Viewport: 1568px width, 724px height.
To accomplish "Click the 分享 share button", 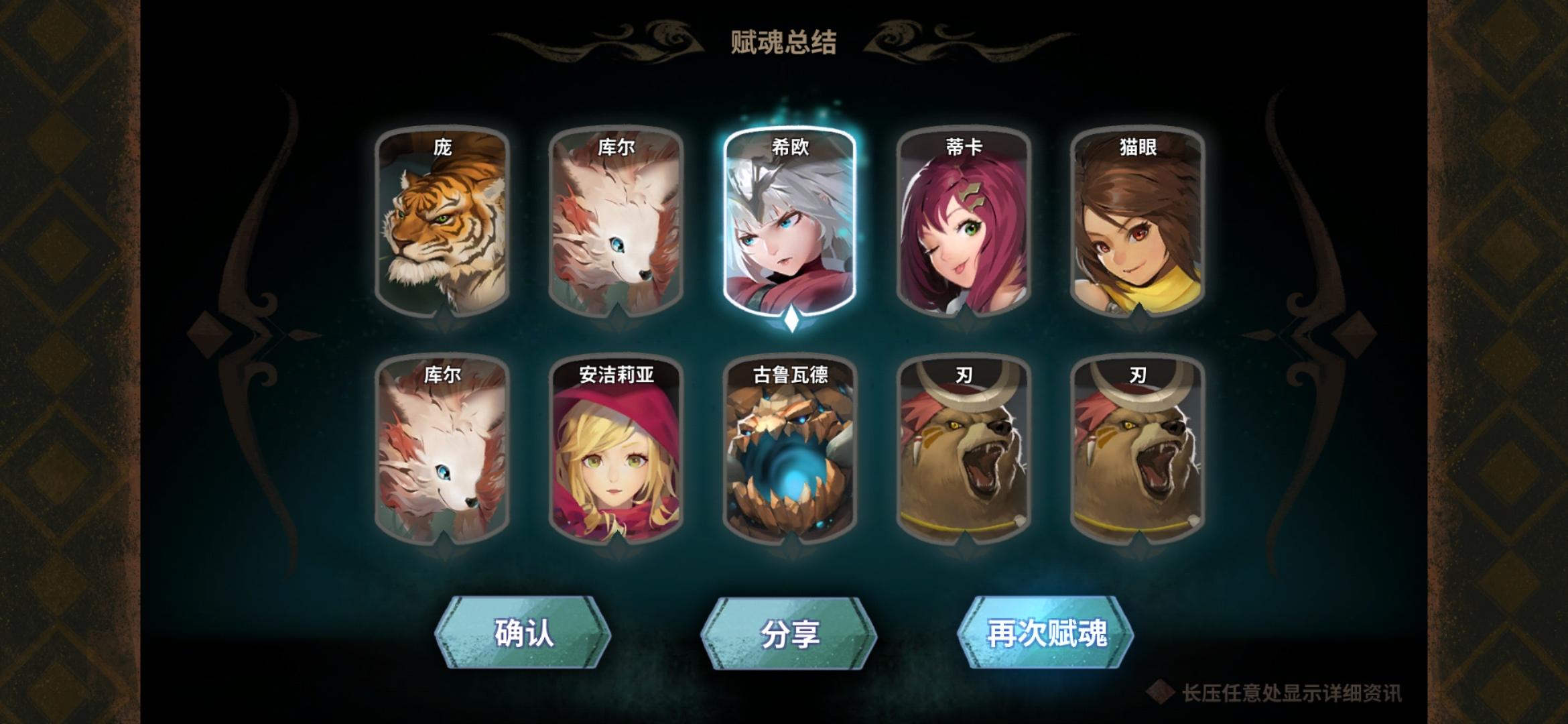I will 789,629.
